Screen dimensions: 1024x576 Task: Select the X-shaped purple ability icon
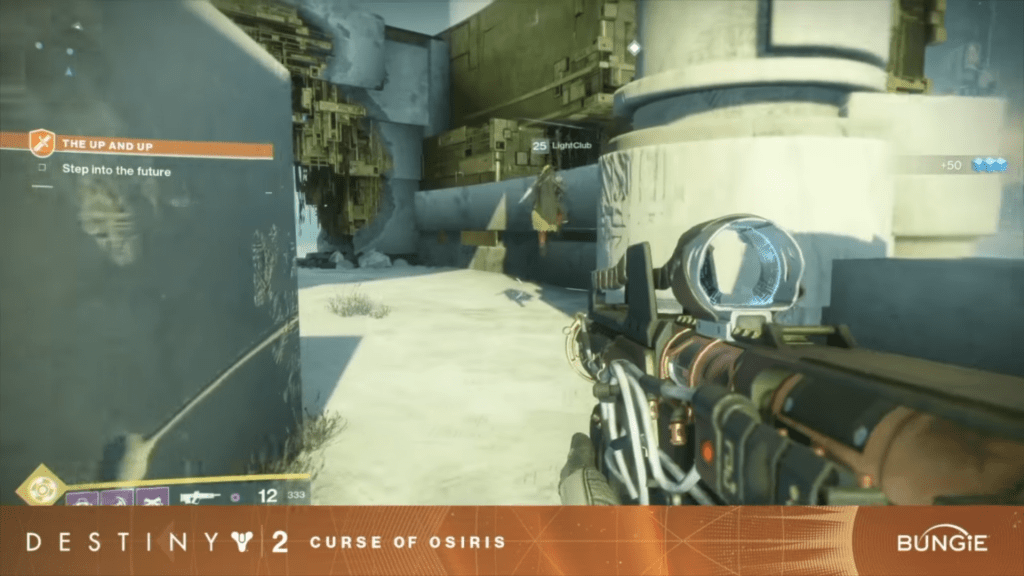tap(151, 497)
